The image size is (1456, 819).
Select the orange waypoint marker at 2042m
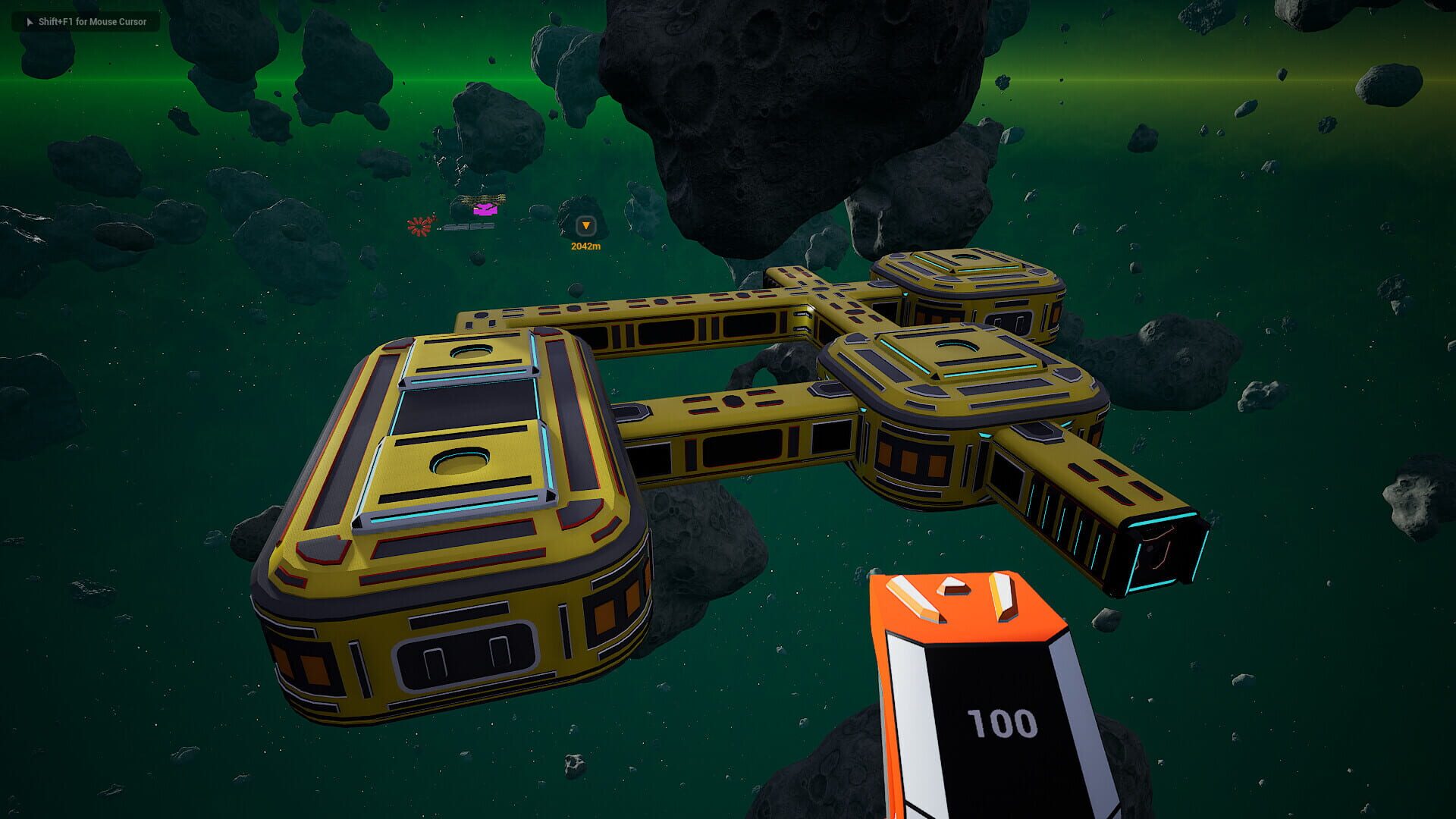[585, 226]
